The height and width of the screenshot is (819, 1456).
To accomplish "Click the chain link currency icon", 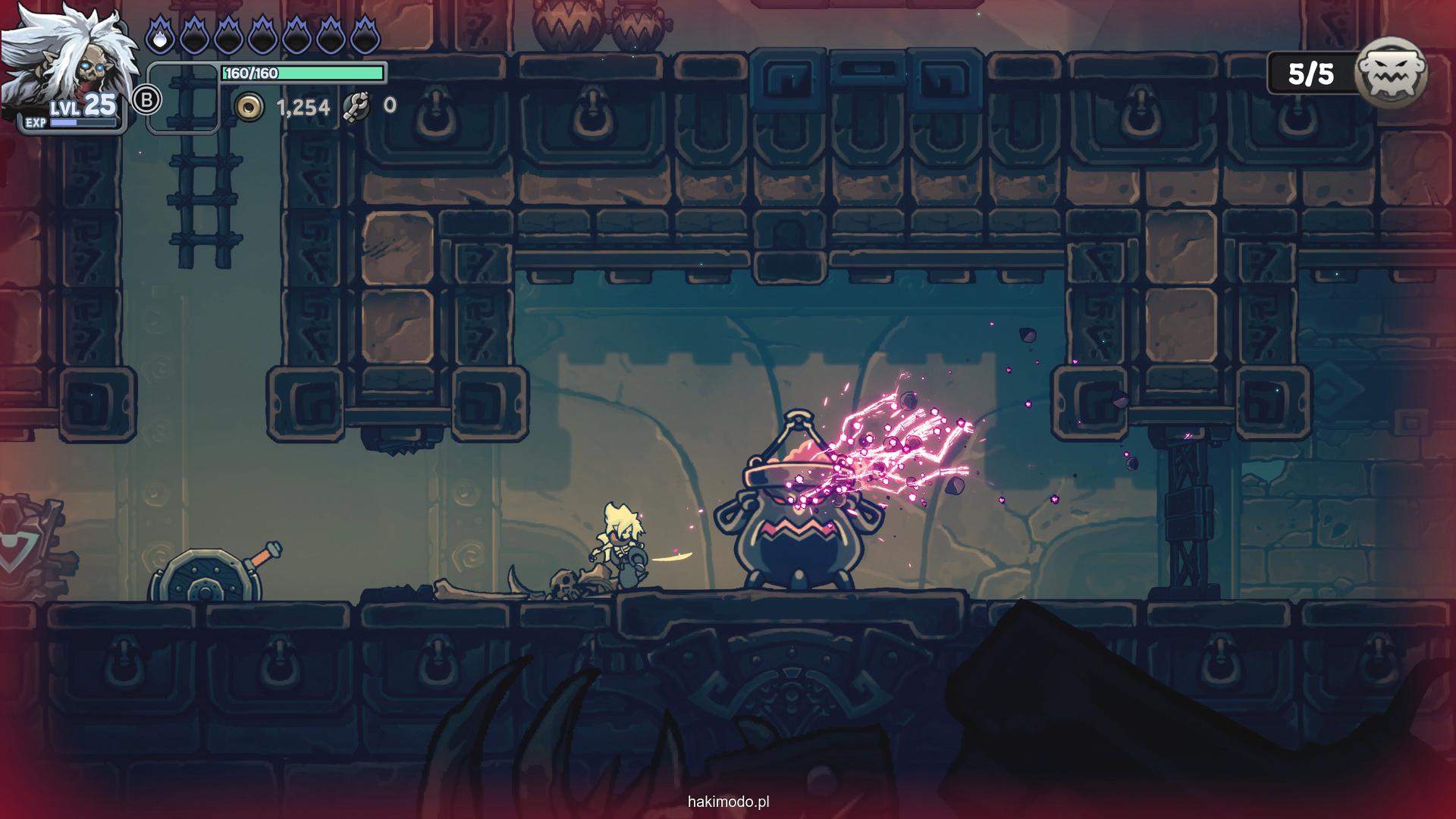I will 356,107.
